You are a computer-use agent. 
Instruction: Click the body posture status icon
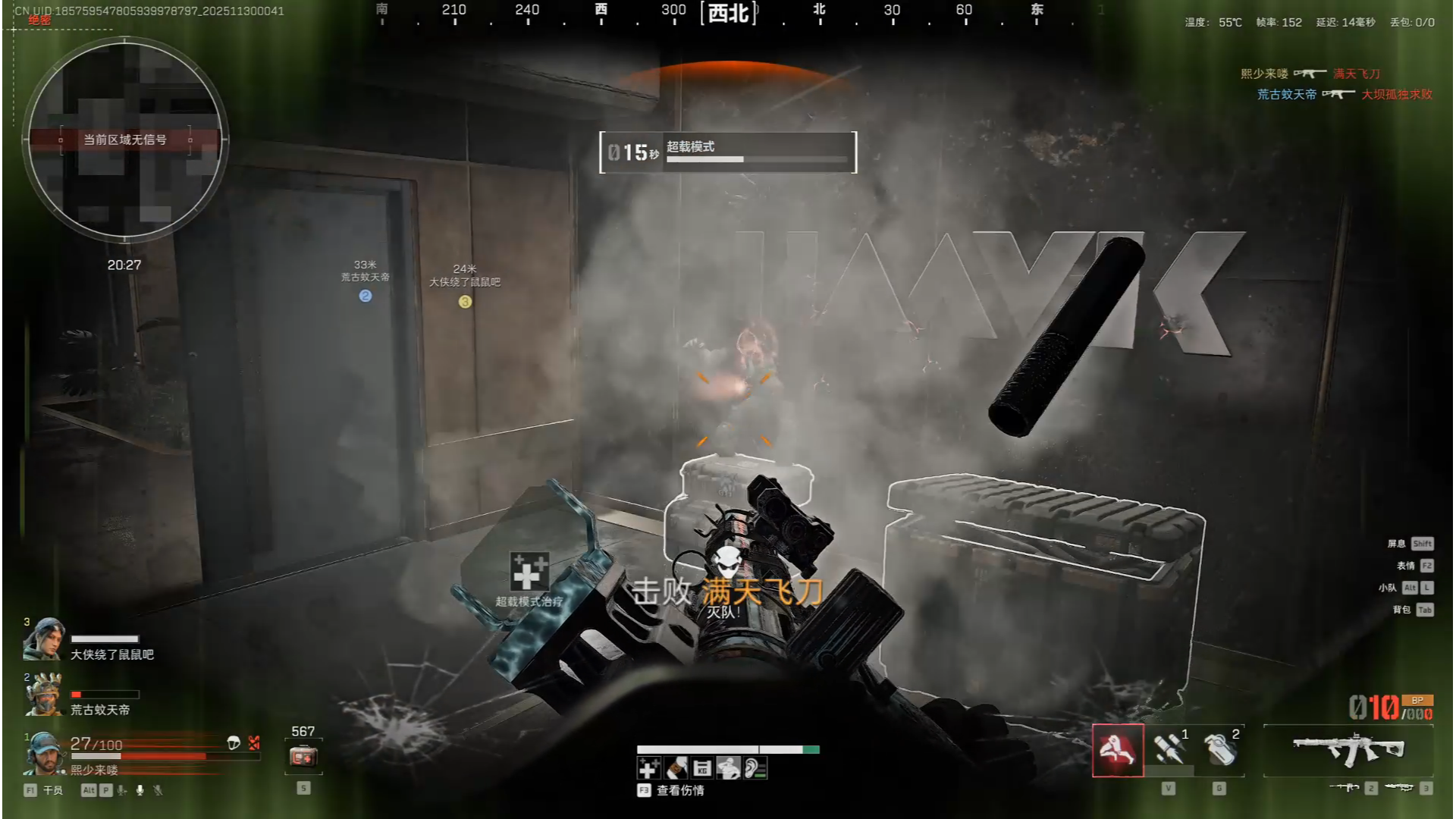click(729, 769)
